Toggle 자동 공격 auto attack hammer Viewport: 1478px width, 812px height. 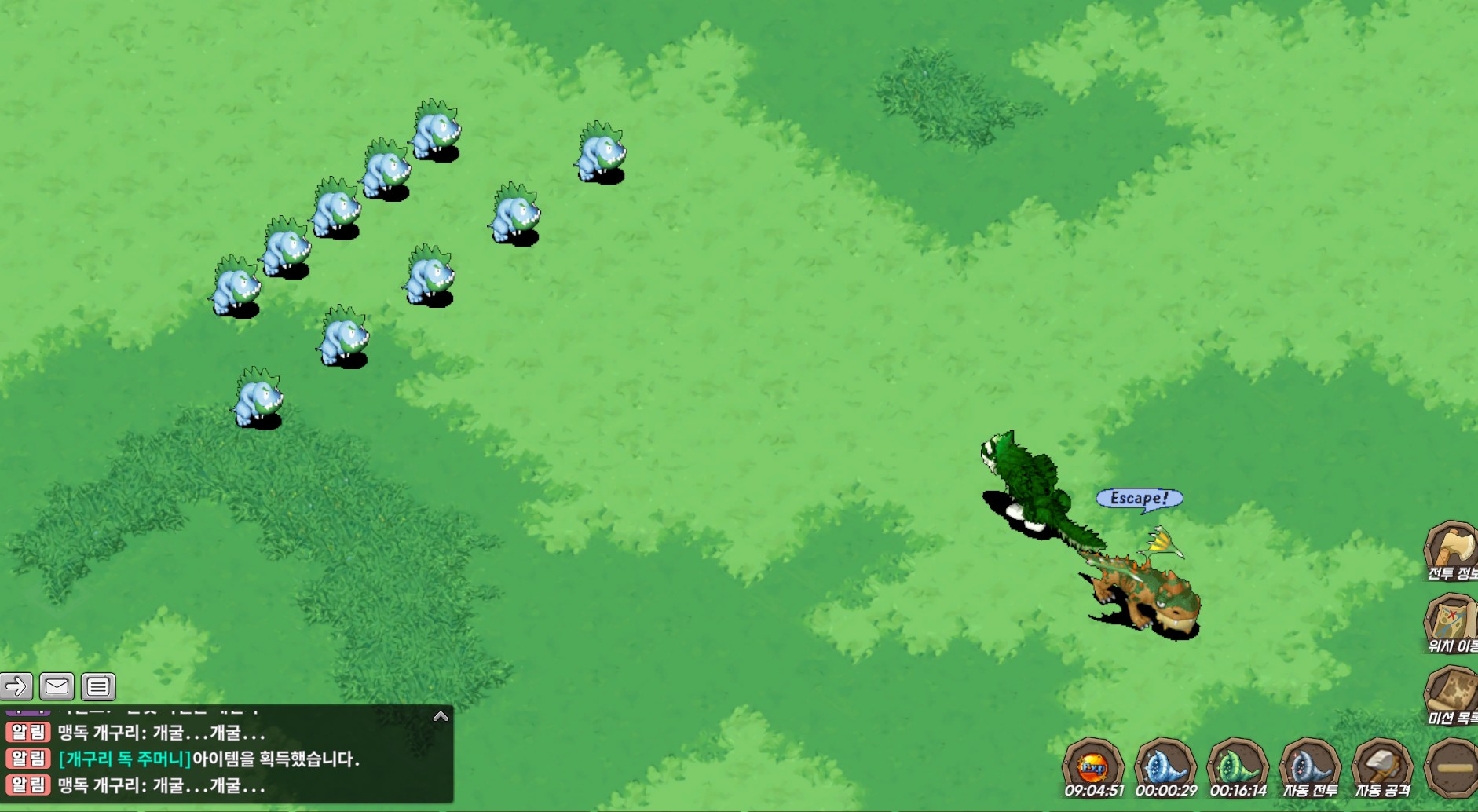point(1382,767)
